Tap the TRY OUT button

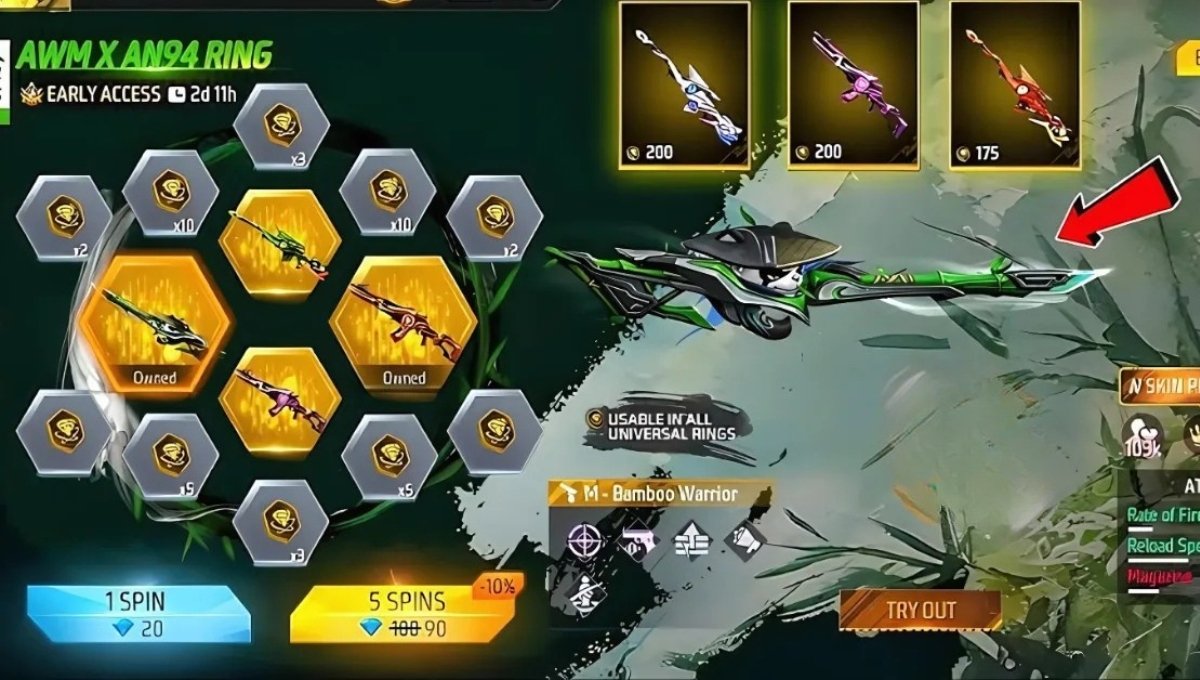[x=920, y=610]
